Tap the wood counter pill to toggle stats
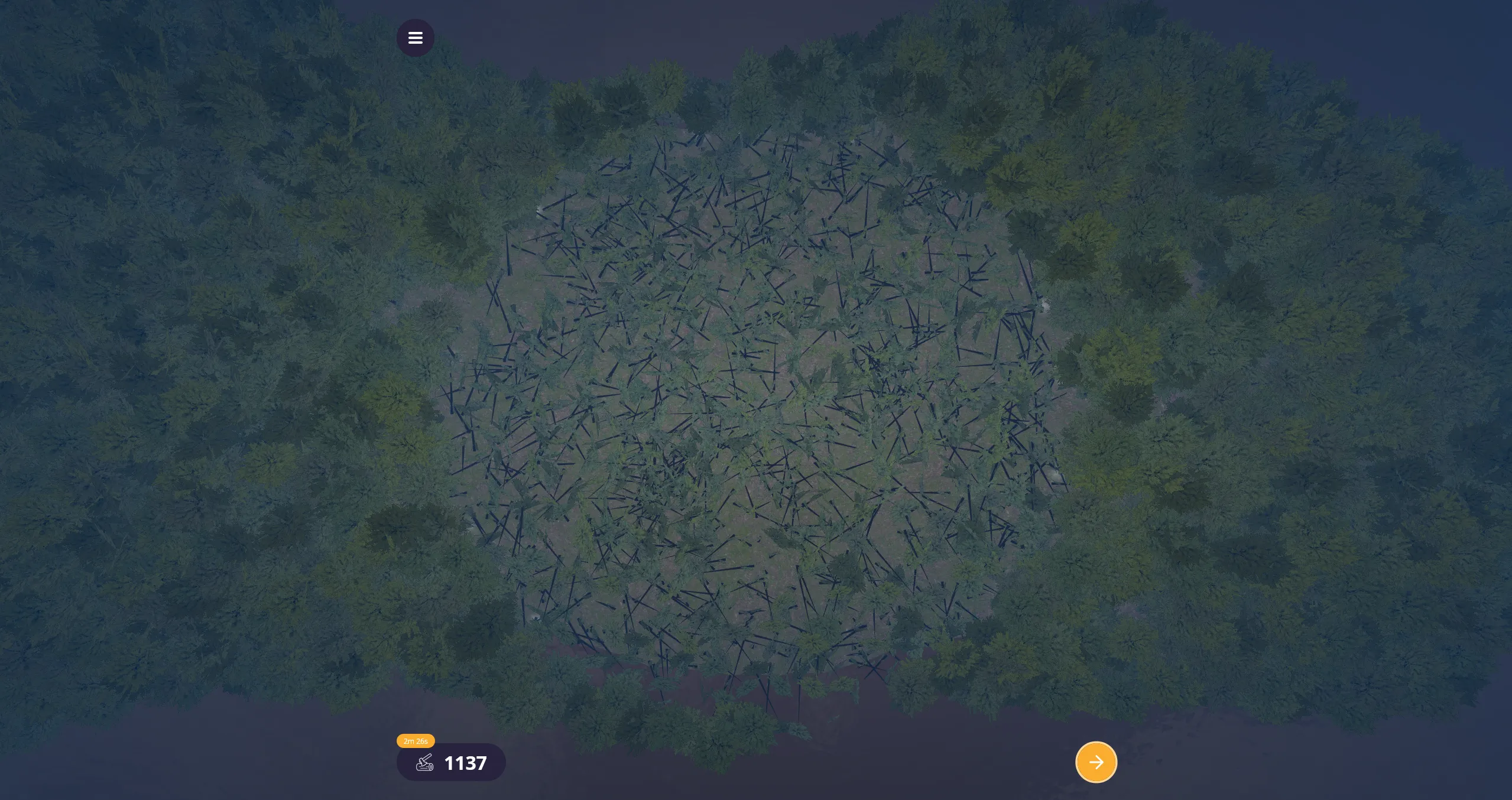1512x800 pixels. click(451, 762)
